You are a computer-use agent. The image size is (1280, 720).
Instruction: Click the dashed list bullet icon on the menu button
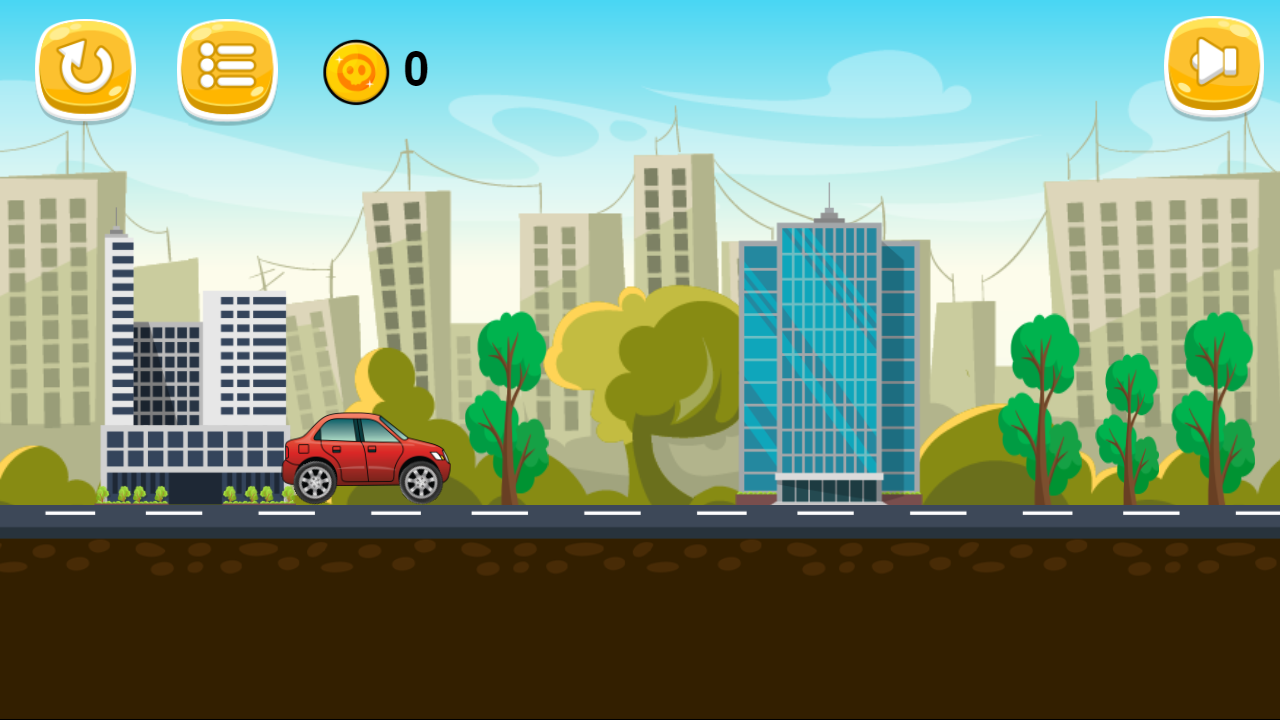(x=227, y=65)
